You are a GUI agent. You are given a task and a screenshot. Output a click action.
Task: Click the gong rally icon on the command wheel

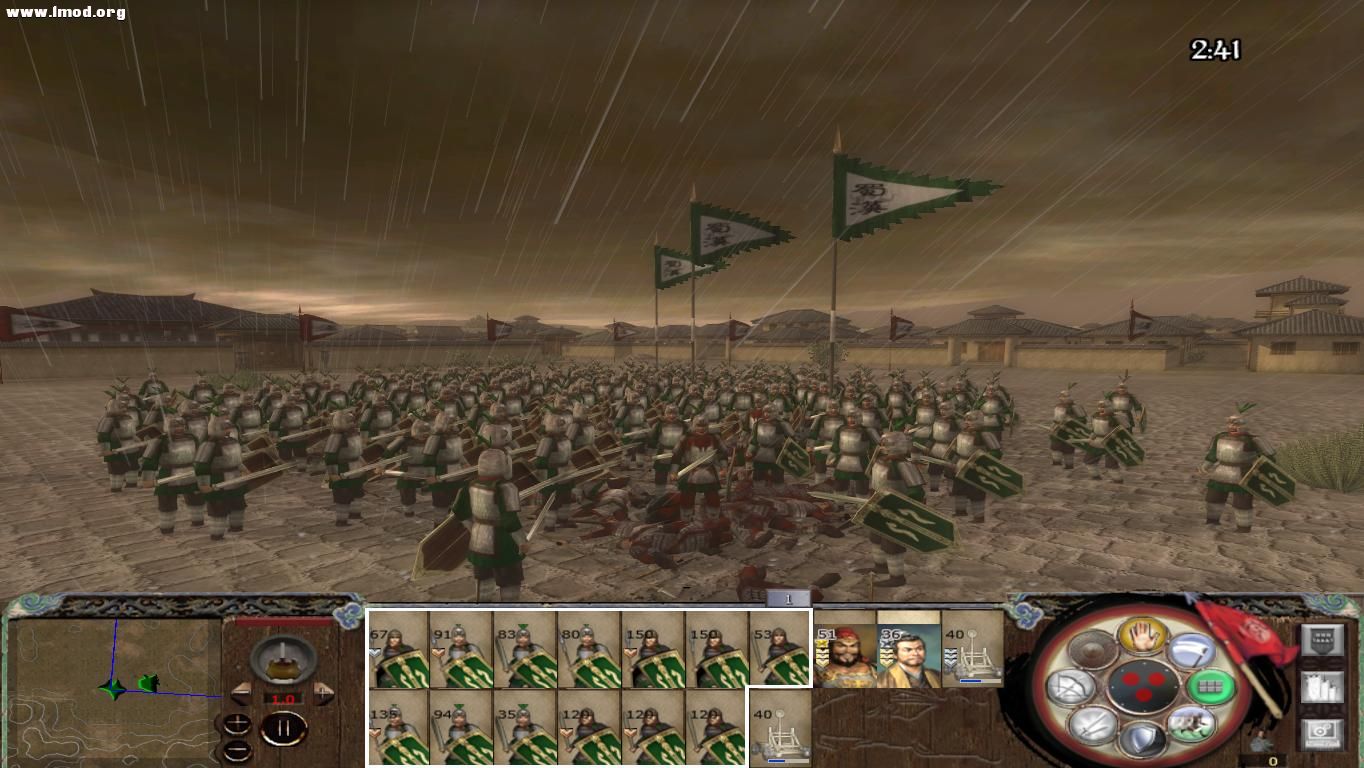click(1089, 649)
